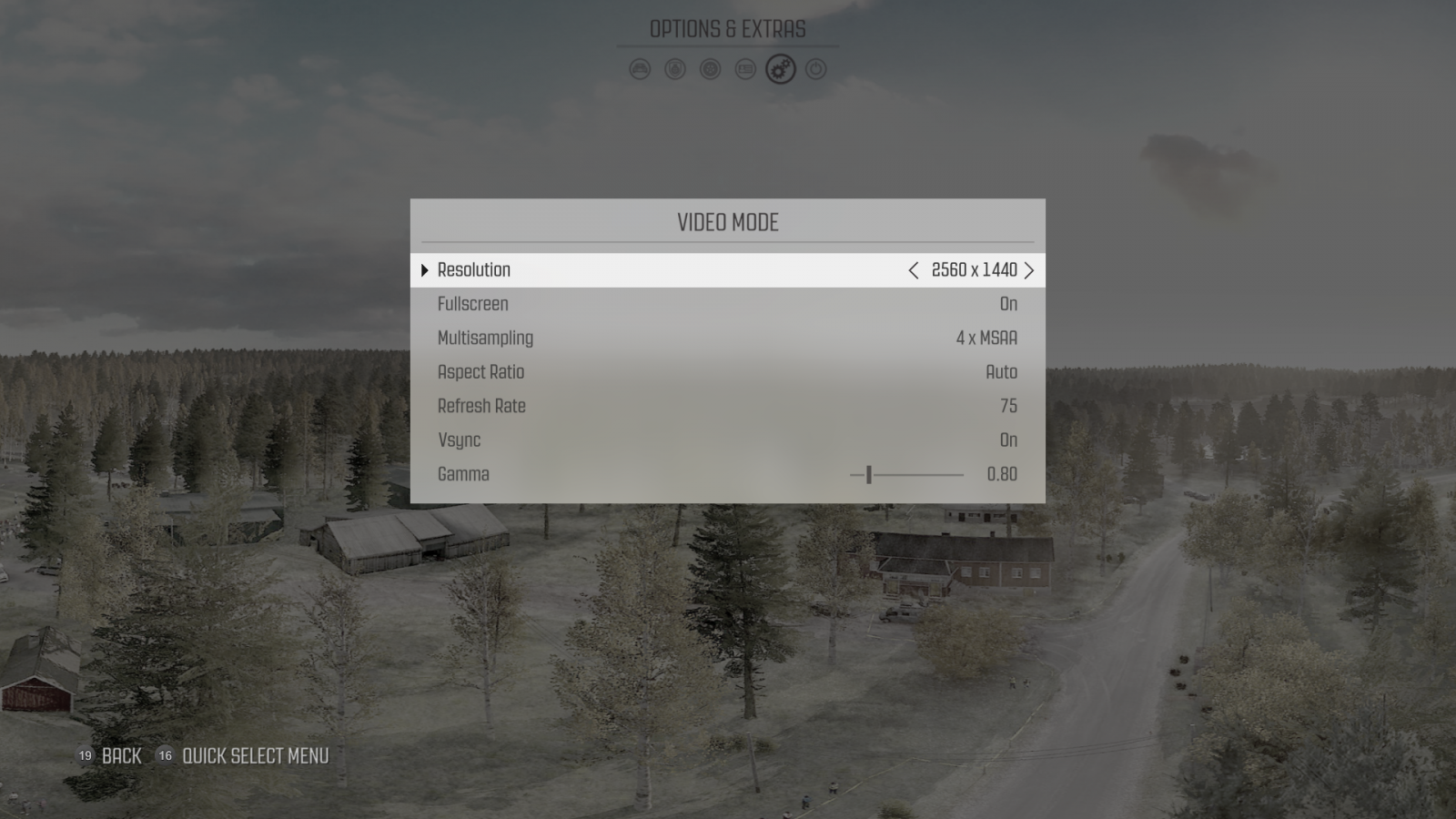Click left arrow to lower resolution
Image resolution: width=1456 pixels, height=819 pixels.
tap(913, 270)
